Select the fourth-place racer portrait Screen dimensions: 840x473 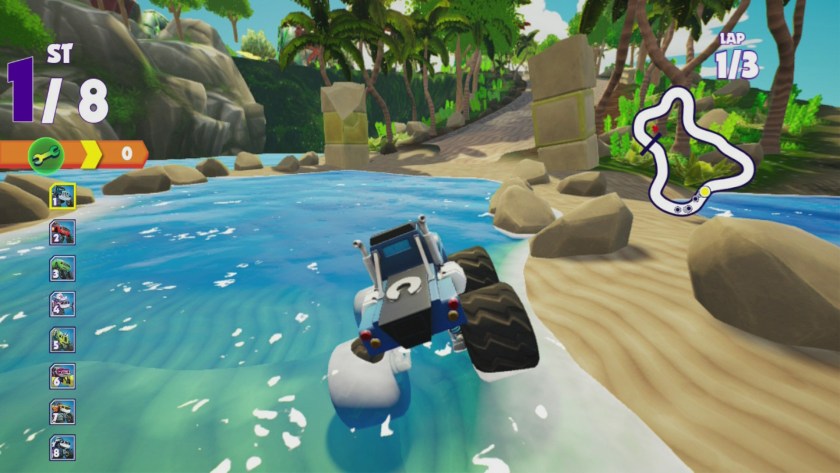[x=63, y=304]
